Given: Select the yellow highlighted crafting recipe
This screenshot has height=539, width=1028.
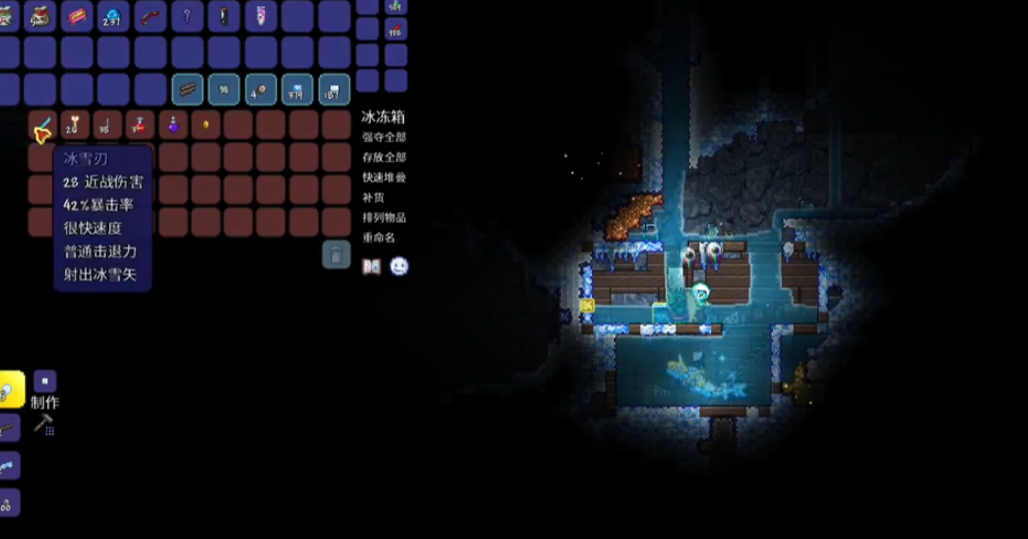Looking at the screenshot, I should (x=10, y=390).
